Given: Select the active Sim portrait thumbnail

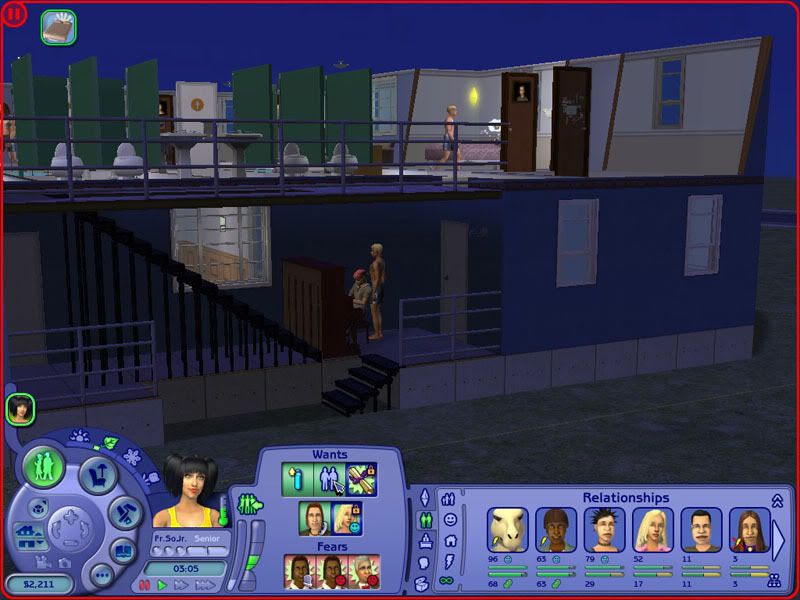Looking at the screenshot, I should pos(20,408).
